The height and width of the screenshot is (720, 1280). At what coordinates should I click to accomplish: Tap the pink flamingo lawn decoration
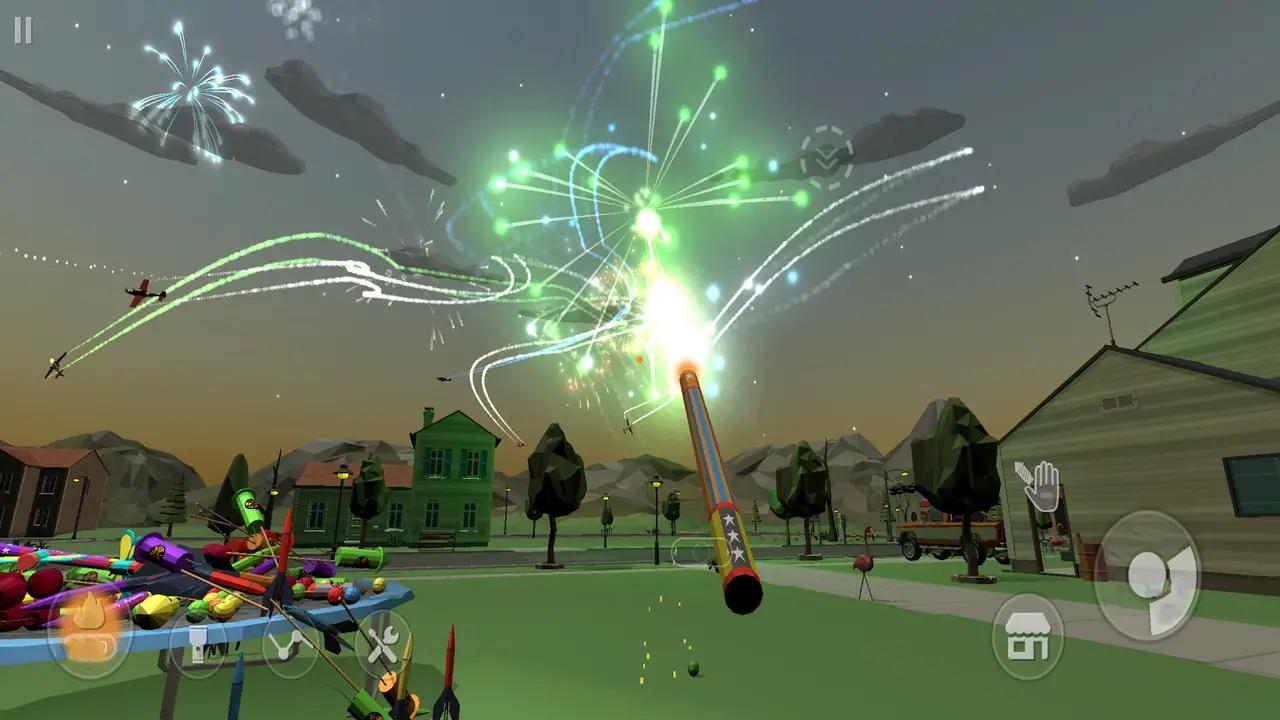click(864, 560)
